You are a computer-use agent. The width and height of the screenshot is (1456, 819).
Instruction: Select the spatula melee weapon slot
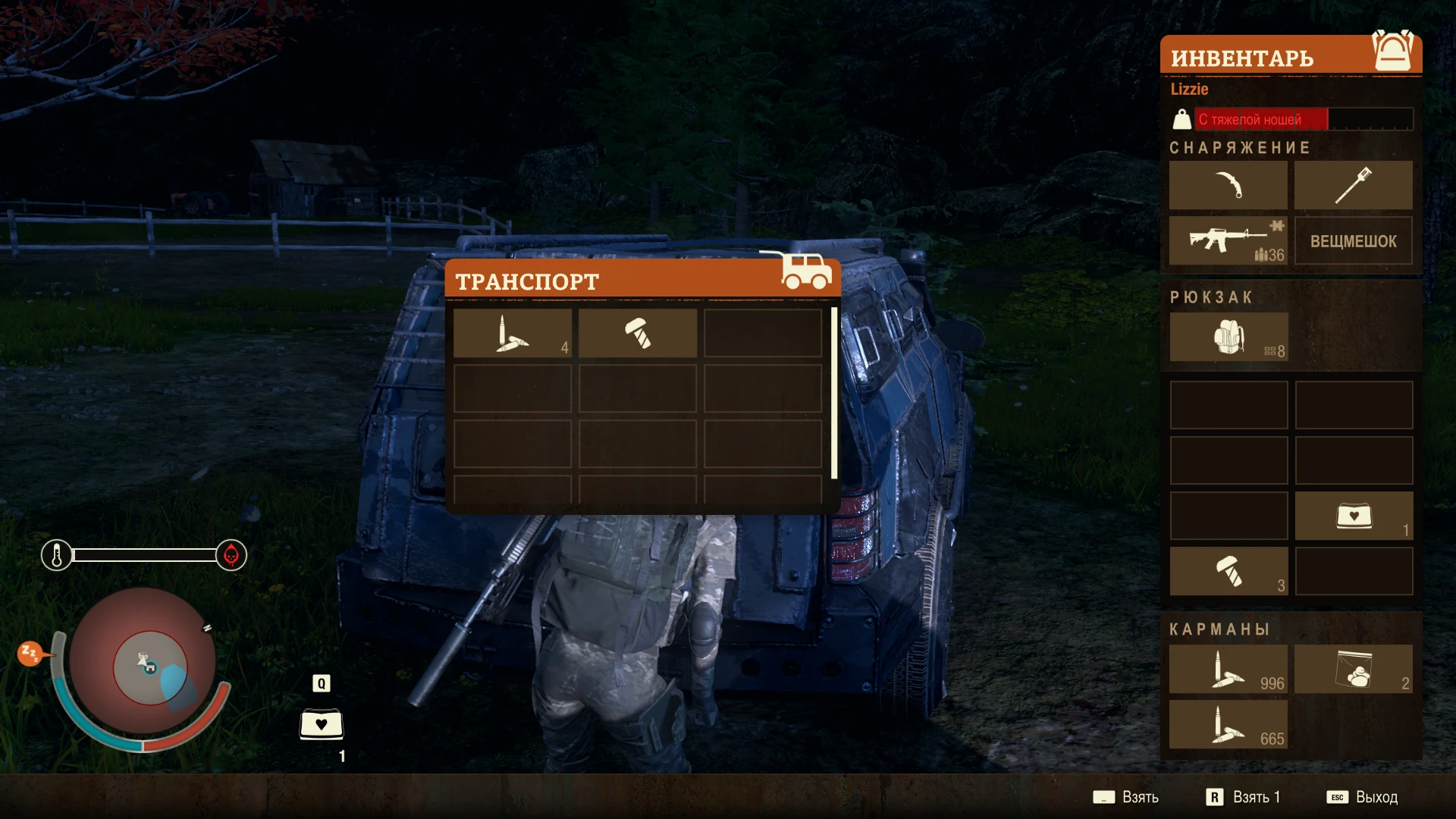pos(1354,185)
